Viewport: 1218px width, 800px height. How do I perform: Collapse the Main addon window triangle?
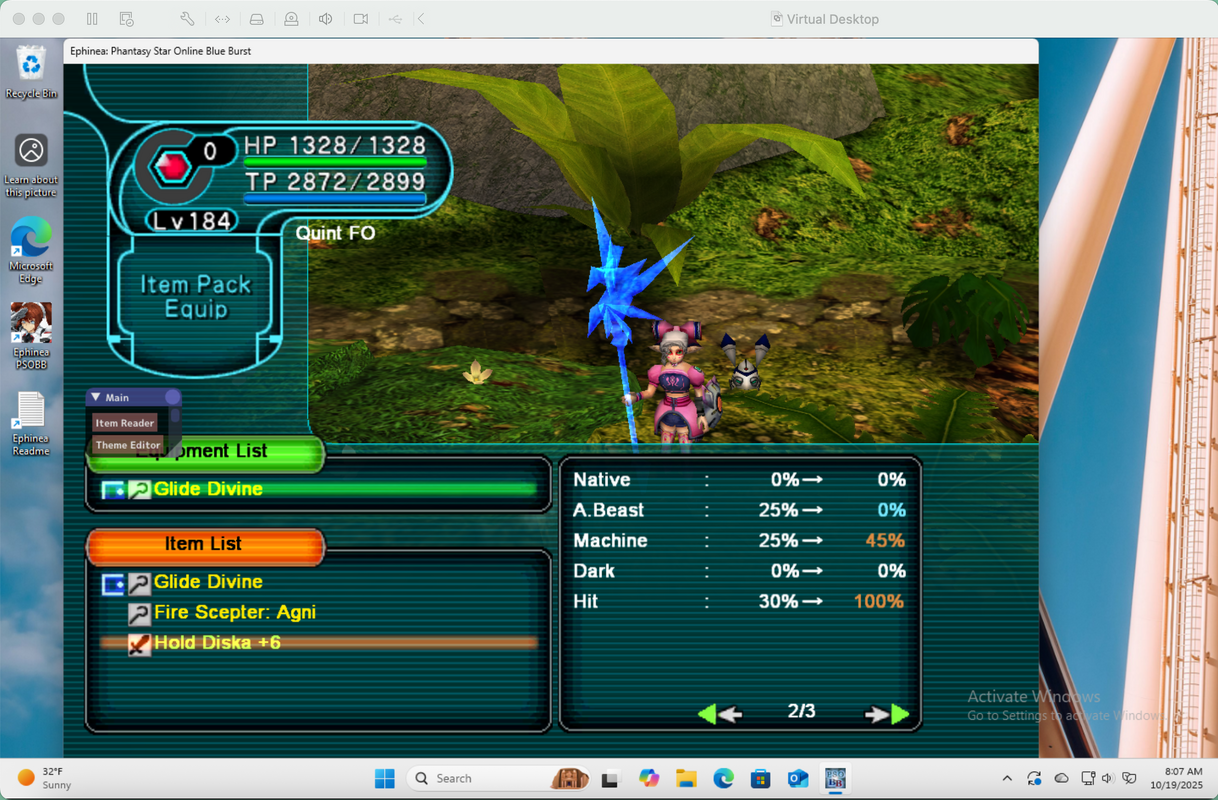pyautogui.click(x=96, y=398)
